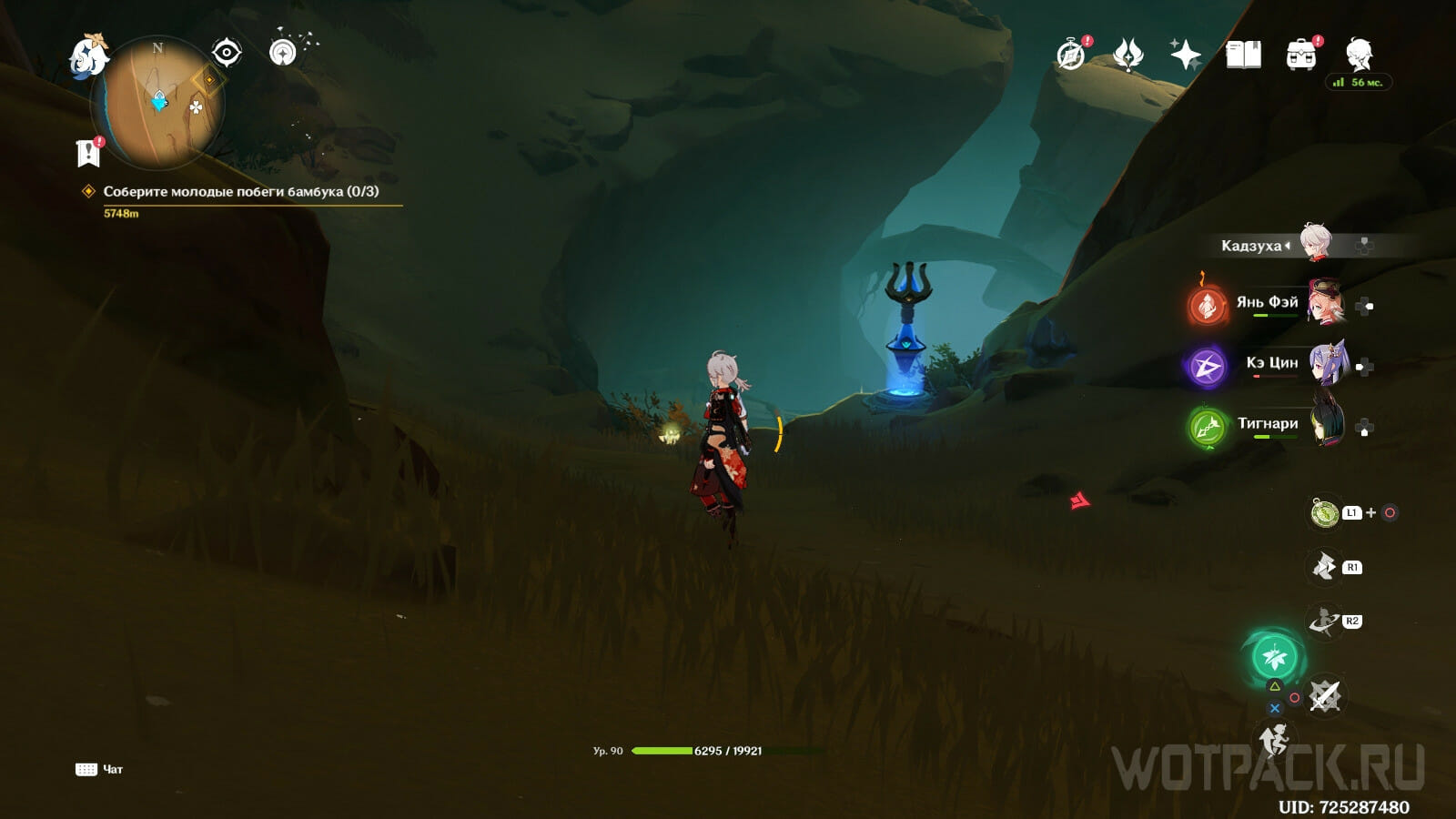Viewport: 1456px width, 819px height.
Task: Open the Чат chat box
Action: [x=100, y=770]
